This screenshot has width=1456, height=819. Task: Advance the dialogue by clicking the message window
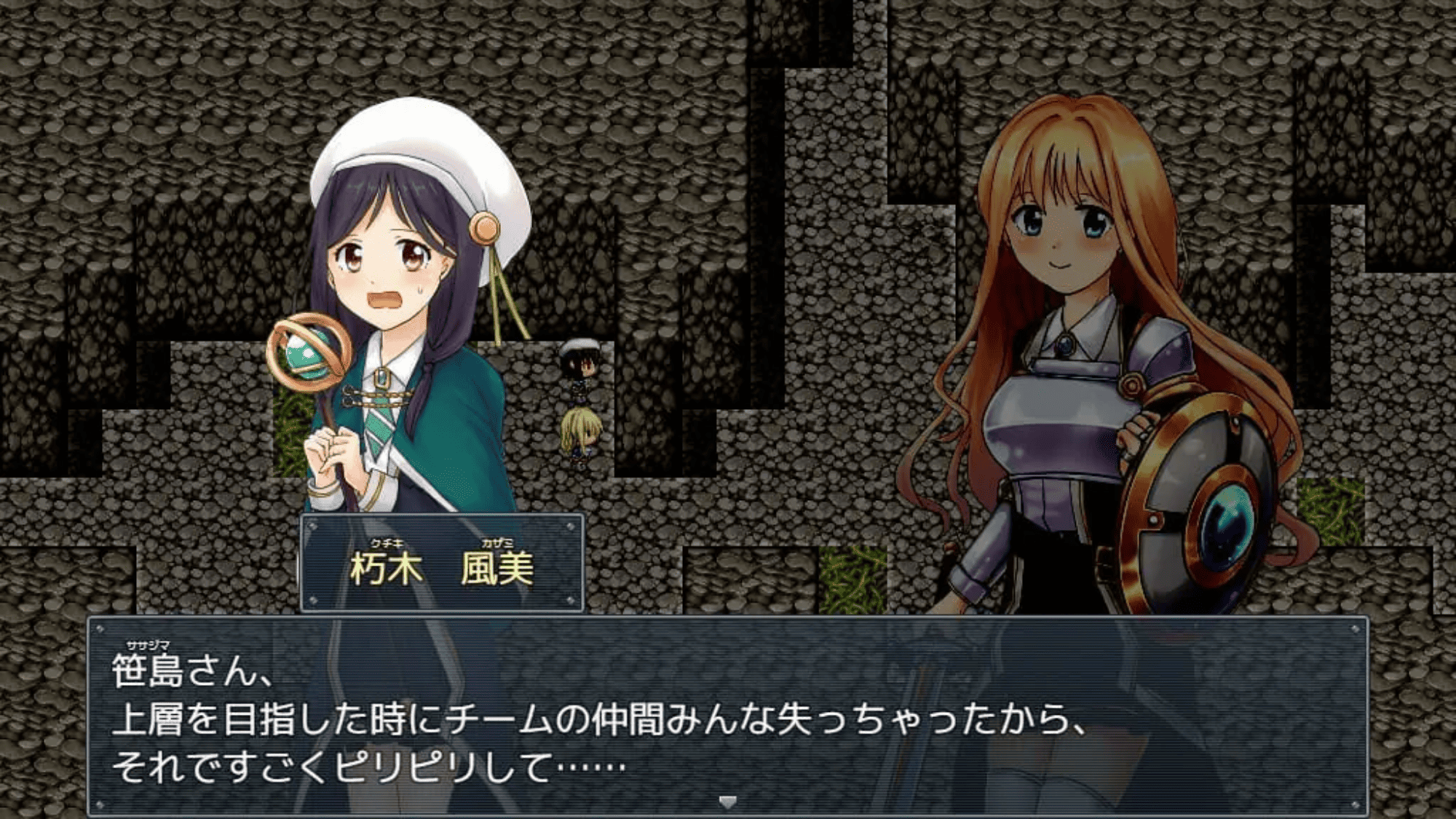coord(728,717)
